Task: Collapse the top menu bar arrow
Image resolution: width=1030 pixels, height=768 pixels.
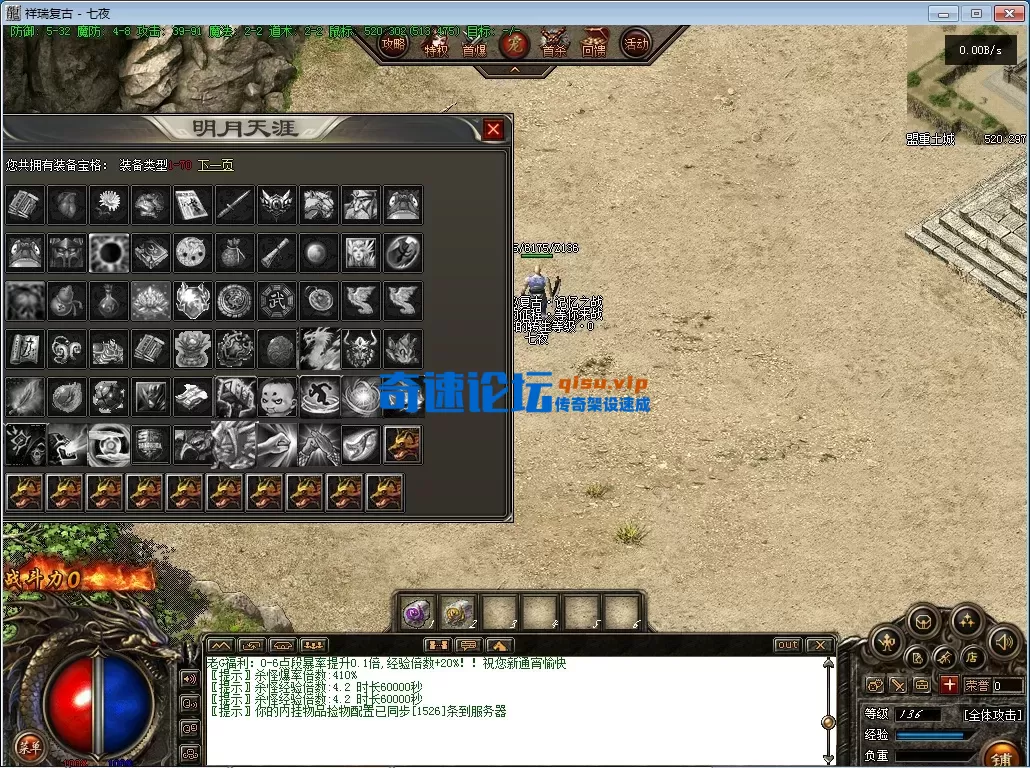Action: tap(515, 70)
